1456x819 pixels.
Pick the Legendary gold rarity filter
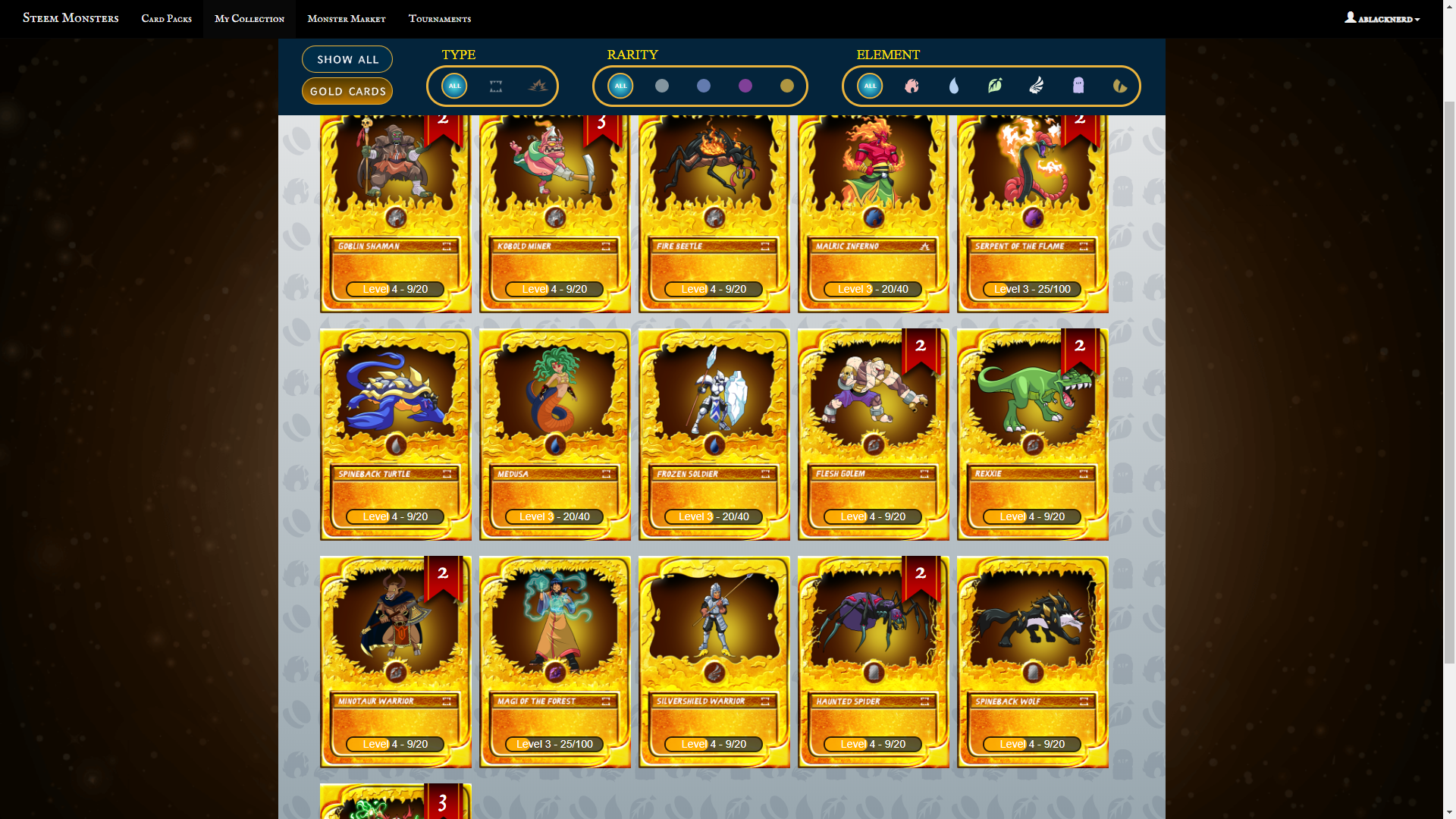[x=786, y=86]
